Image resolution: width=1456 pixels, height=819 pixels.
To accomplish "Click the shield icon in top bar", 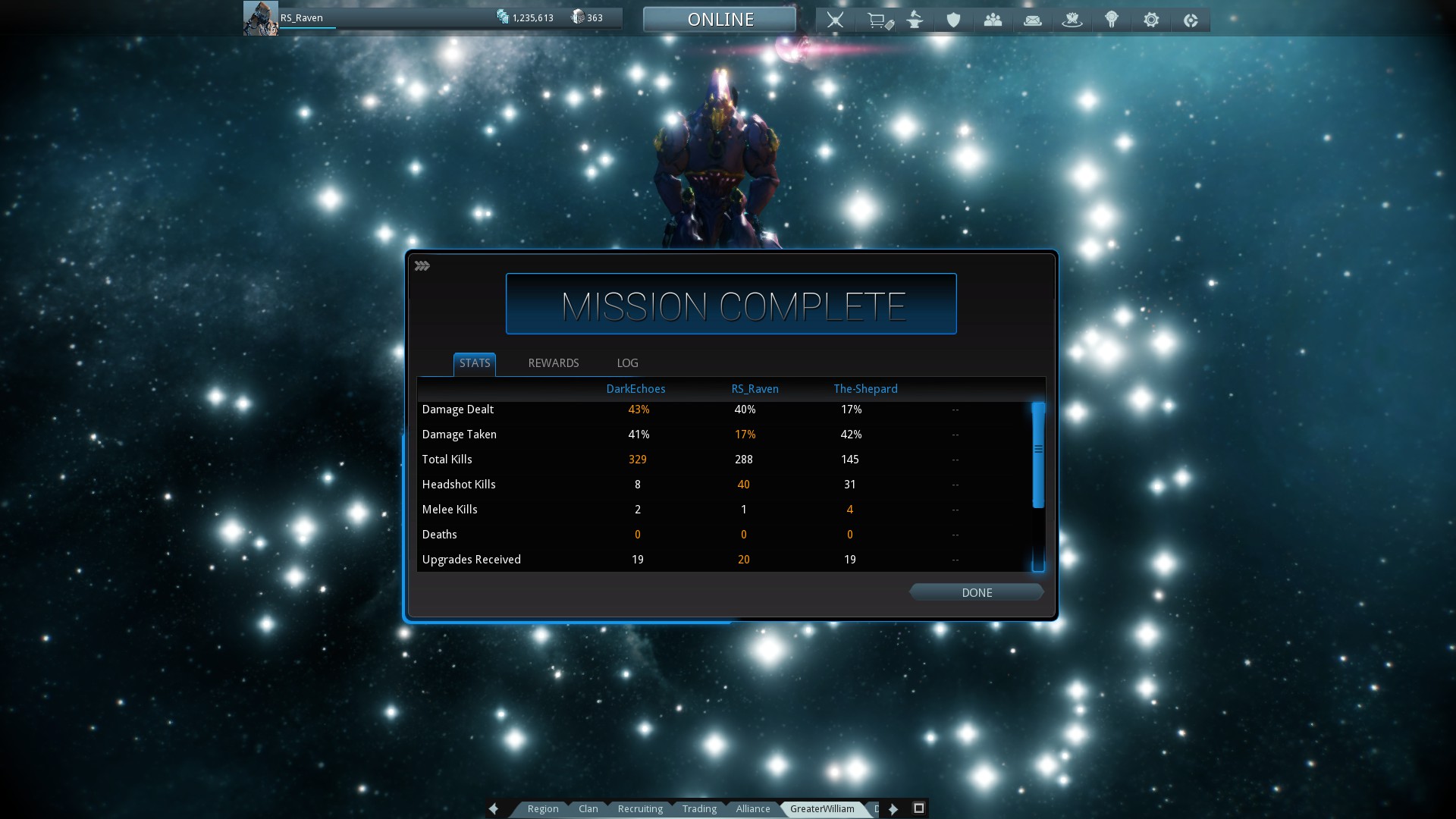I will click(953, 20).
